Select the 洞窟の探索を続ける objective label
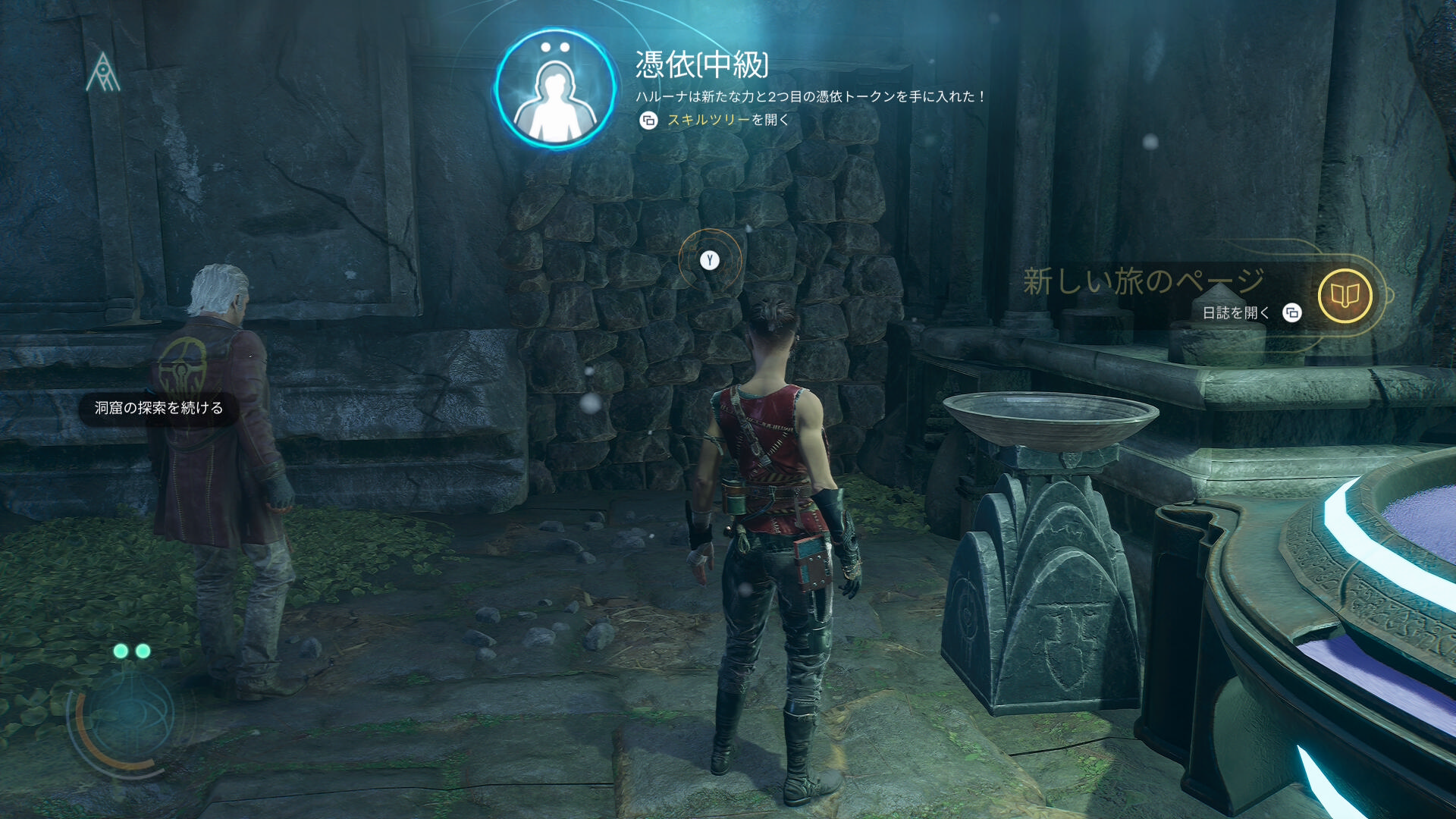The height and width of the screenshot is (819, 1456). tap(158, 408)
